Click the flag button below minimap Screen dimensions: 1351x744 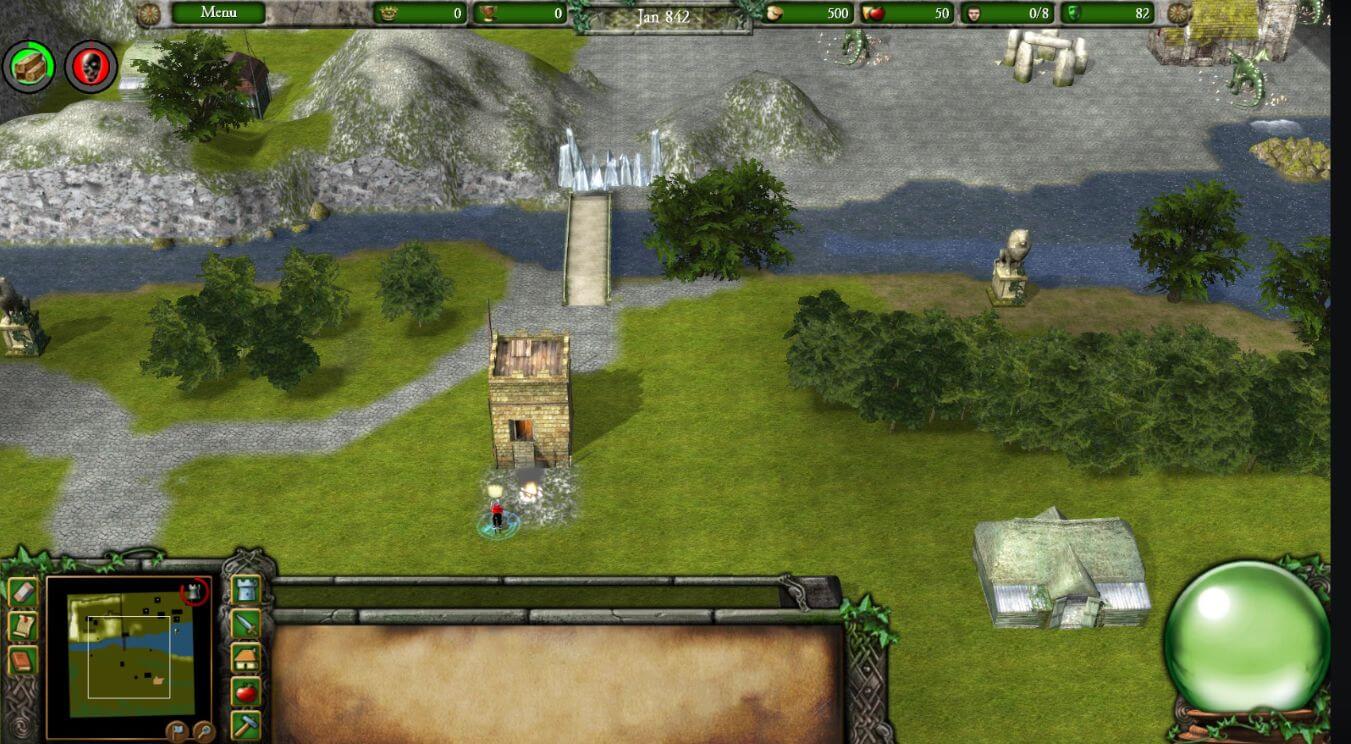pos(178,729)
